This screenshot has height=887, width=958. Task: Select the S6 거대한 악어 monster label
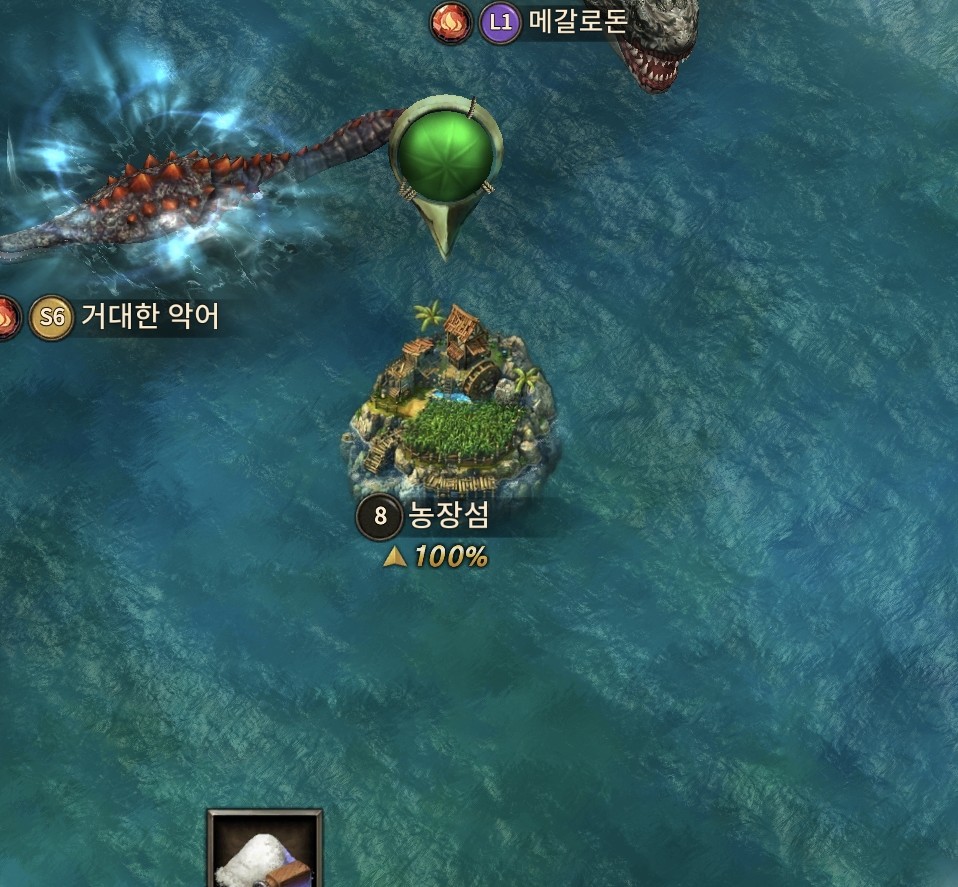pyautogui.click(x=148, y=318)
